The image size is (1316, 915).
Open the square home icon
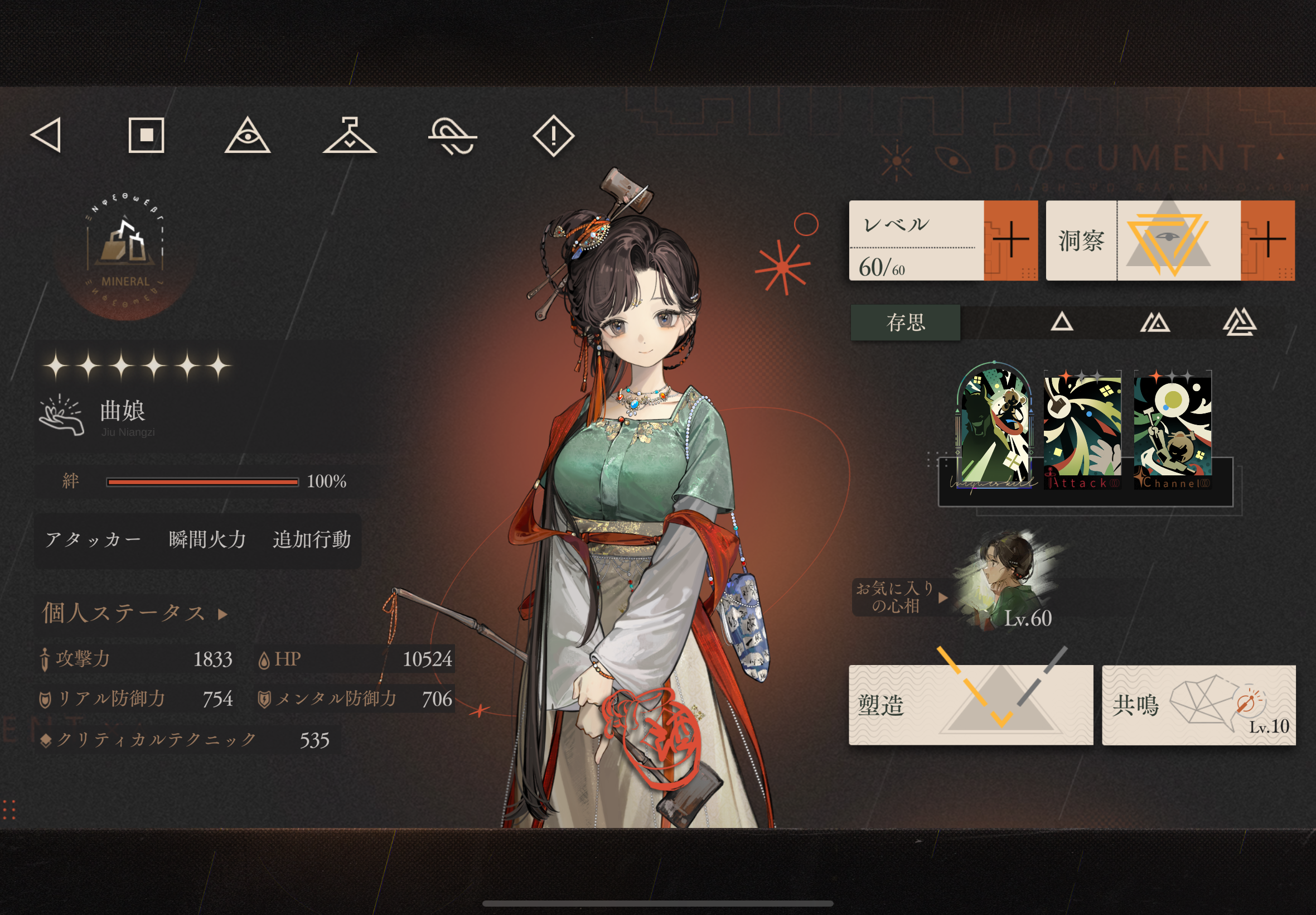(146, 136)
